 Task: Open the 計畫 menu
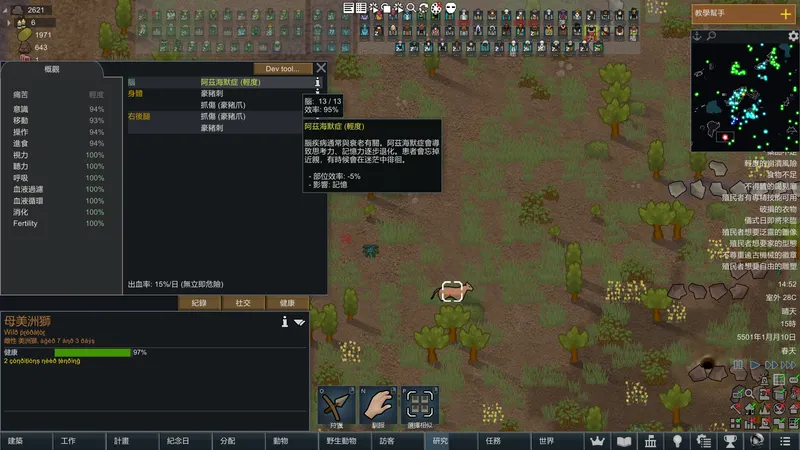[x=121, y=441]
